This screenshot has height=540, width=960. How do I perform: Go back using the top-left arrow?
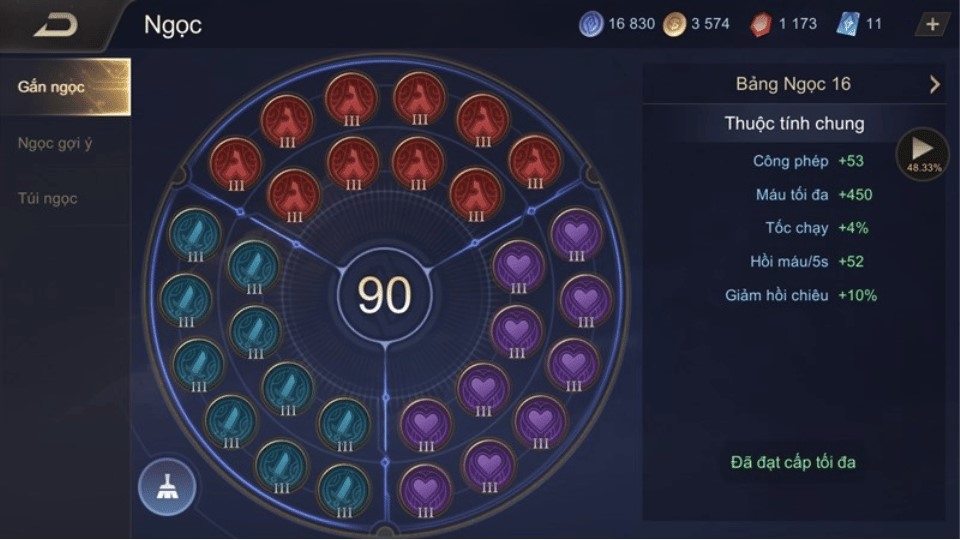[x=55, y=25]
